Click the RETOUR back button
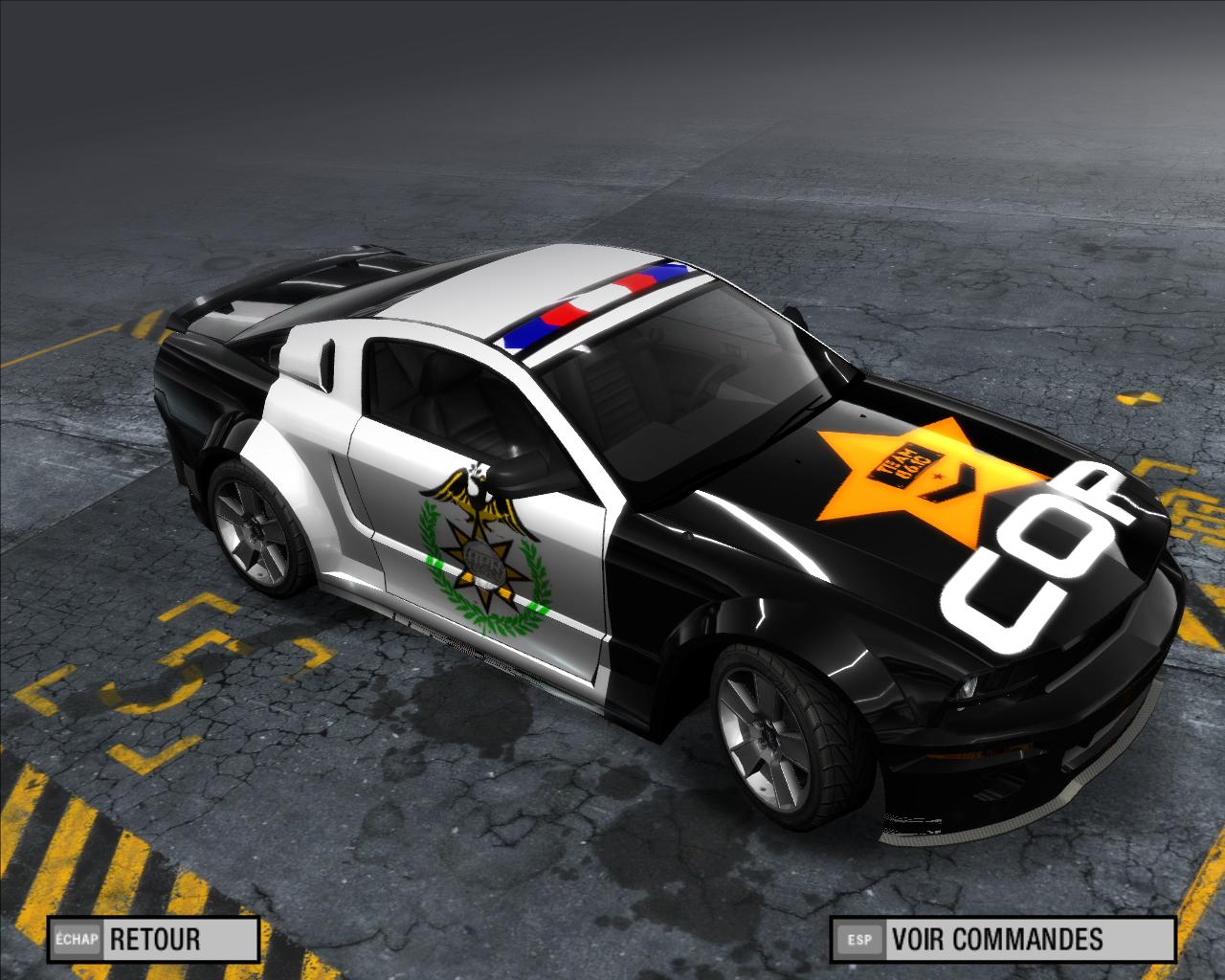This screenshot has width=1225, height=980. point(153,938)
